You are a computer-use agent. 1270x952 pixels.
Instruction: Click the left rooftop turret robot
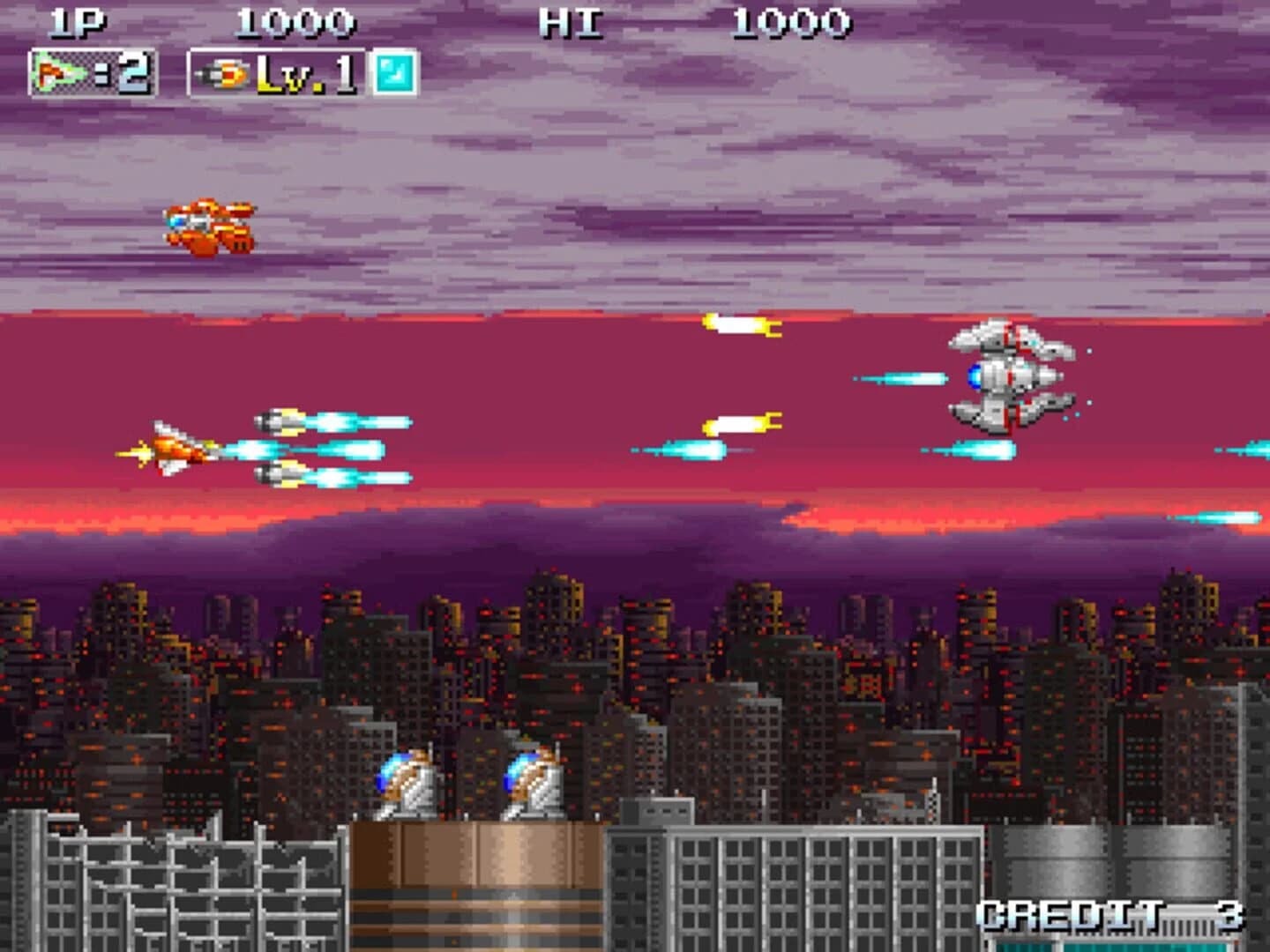[406, 780]
